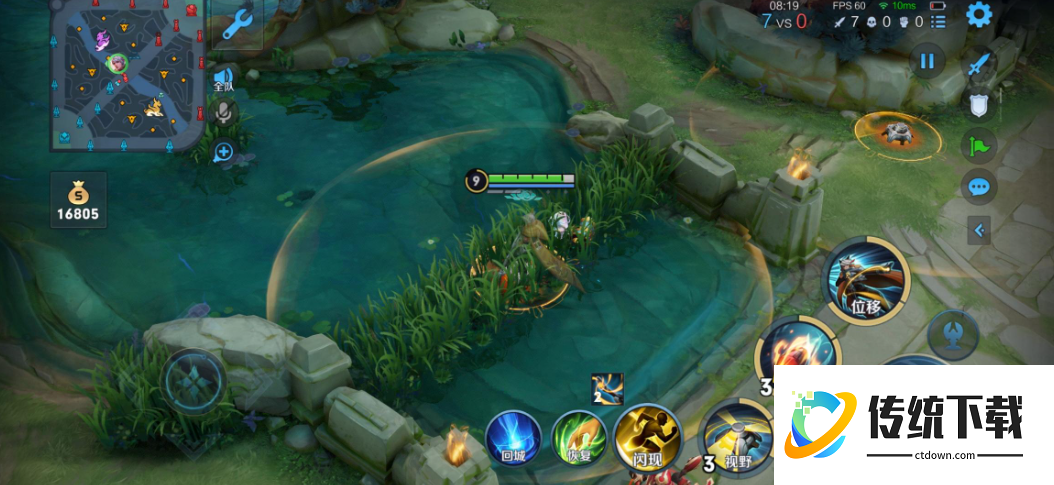Screen dimensions: 1054x485
Task: Open the minimap
Action: pyautogui.click(x=127, y=75)
